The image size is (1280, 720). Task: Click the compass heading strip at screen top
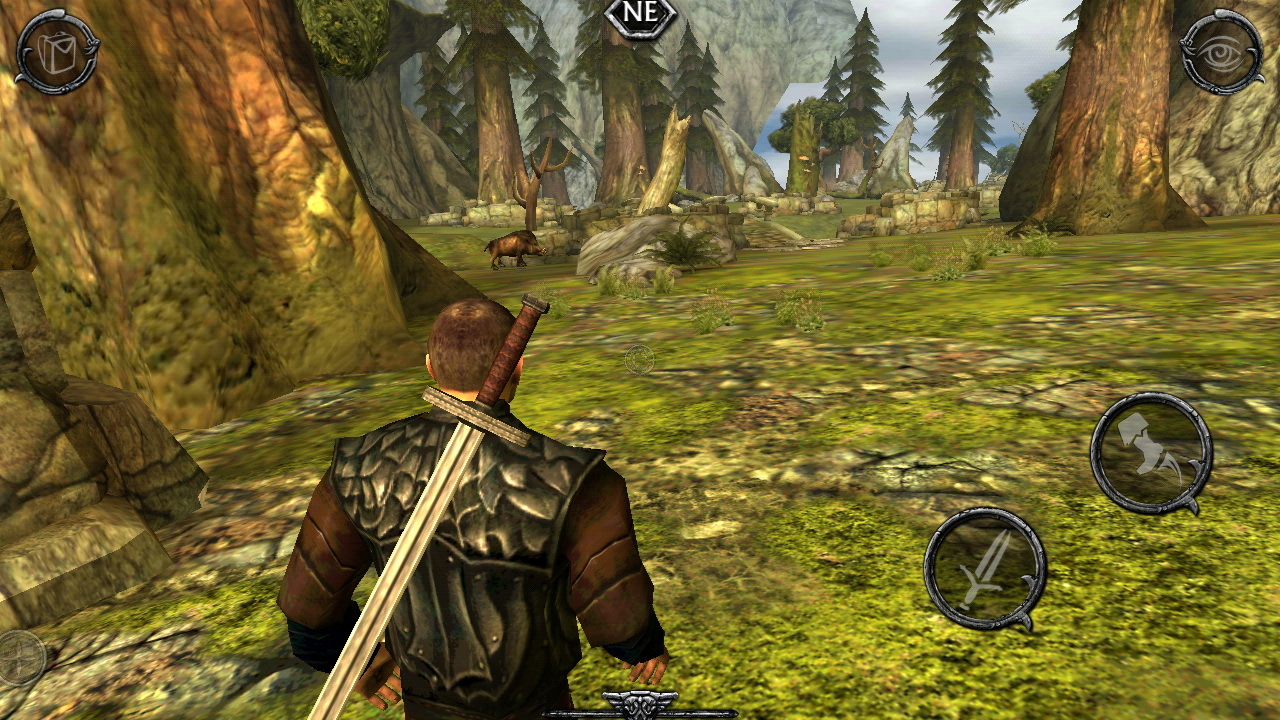(640, 14)
